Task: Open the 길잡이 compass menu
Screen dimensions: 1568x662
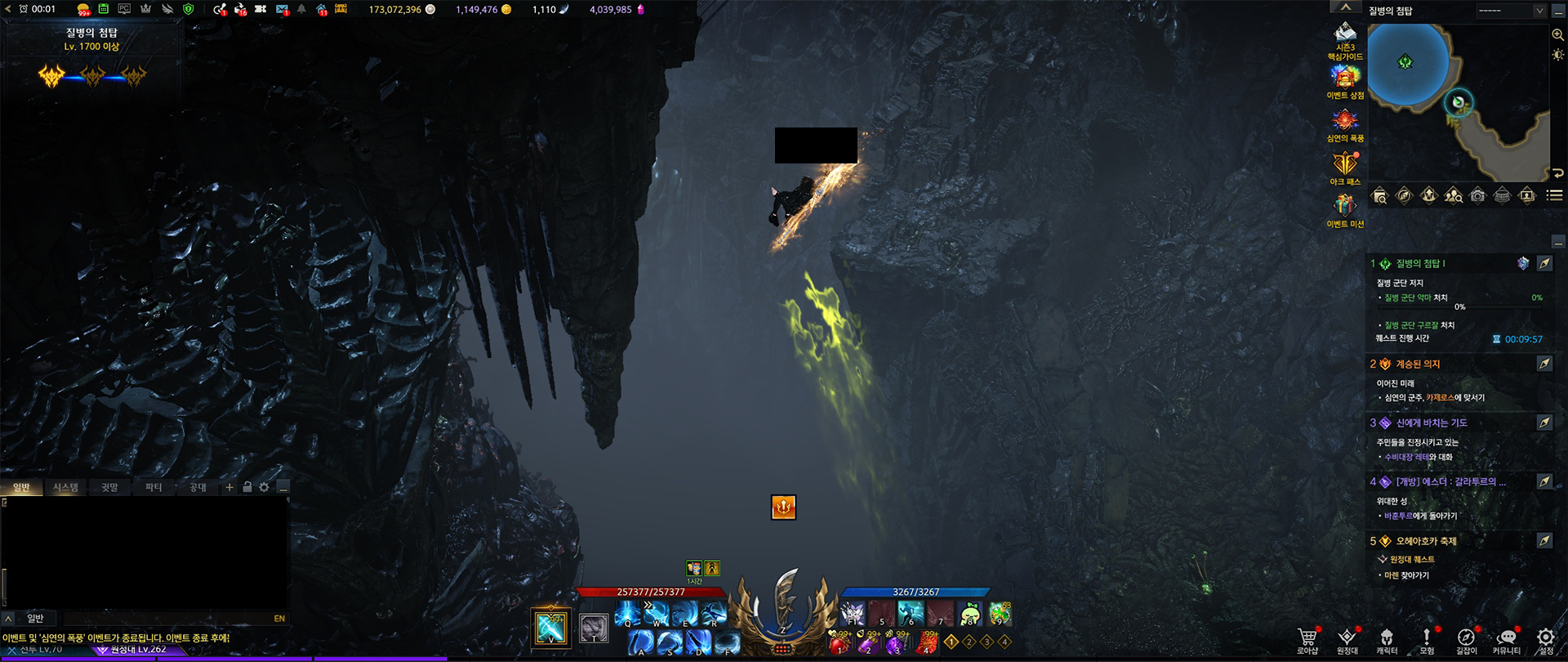Action: pos(1466,639)
